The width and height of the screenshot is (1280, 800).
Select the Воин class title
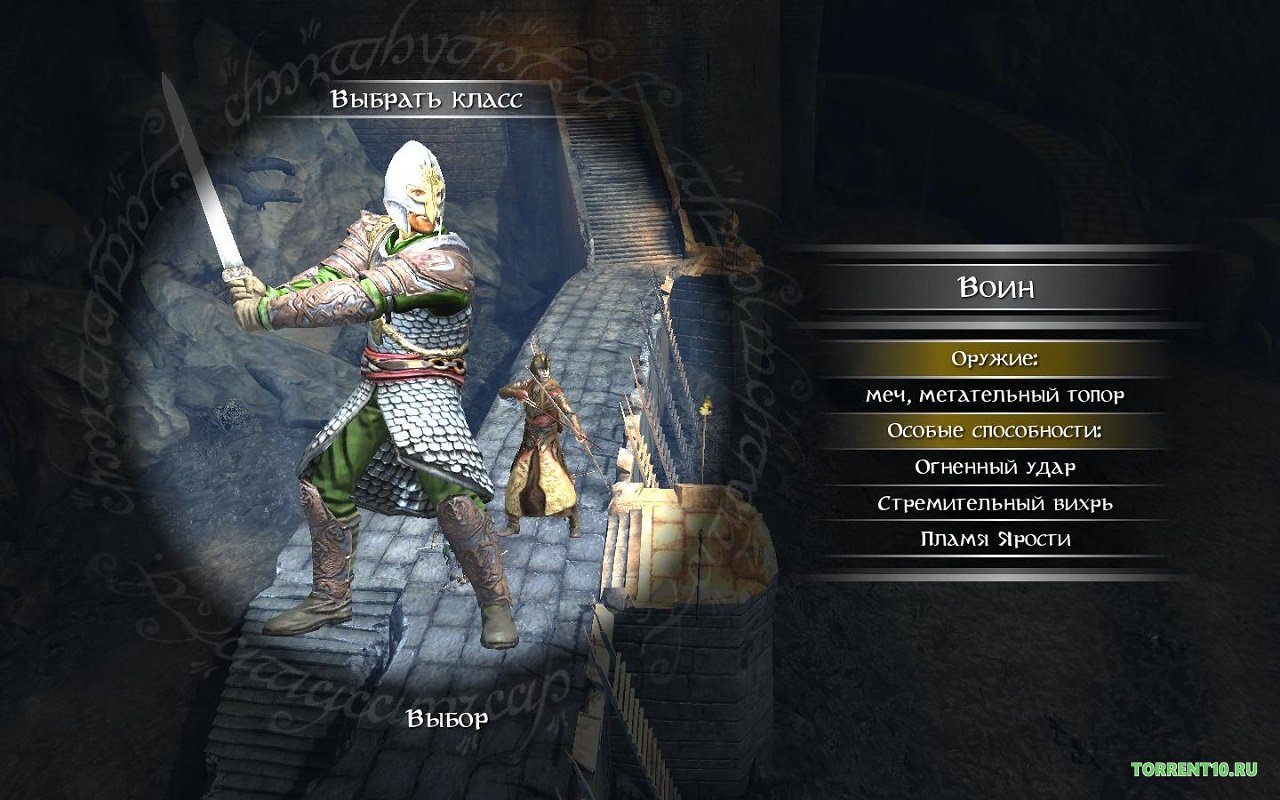point(995,288)
